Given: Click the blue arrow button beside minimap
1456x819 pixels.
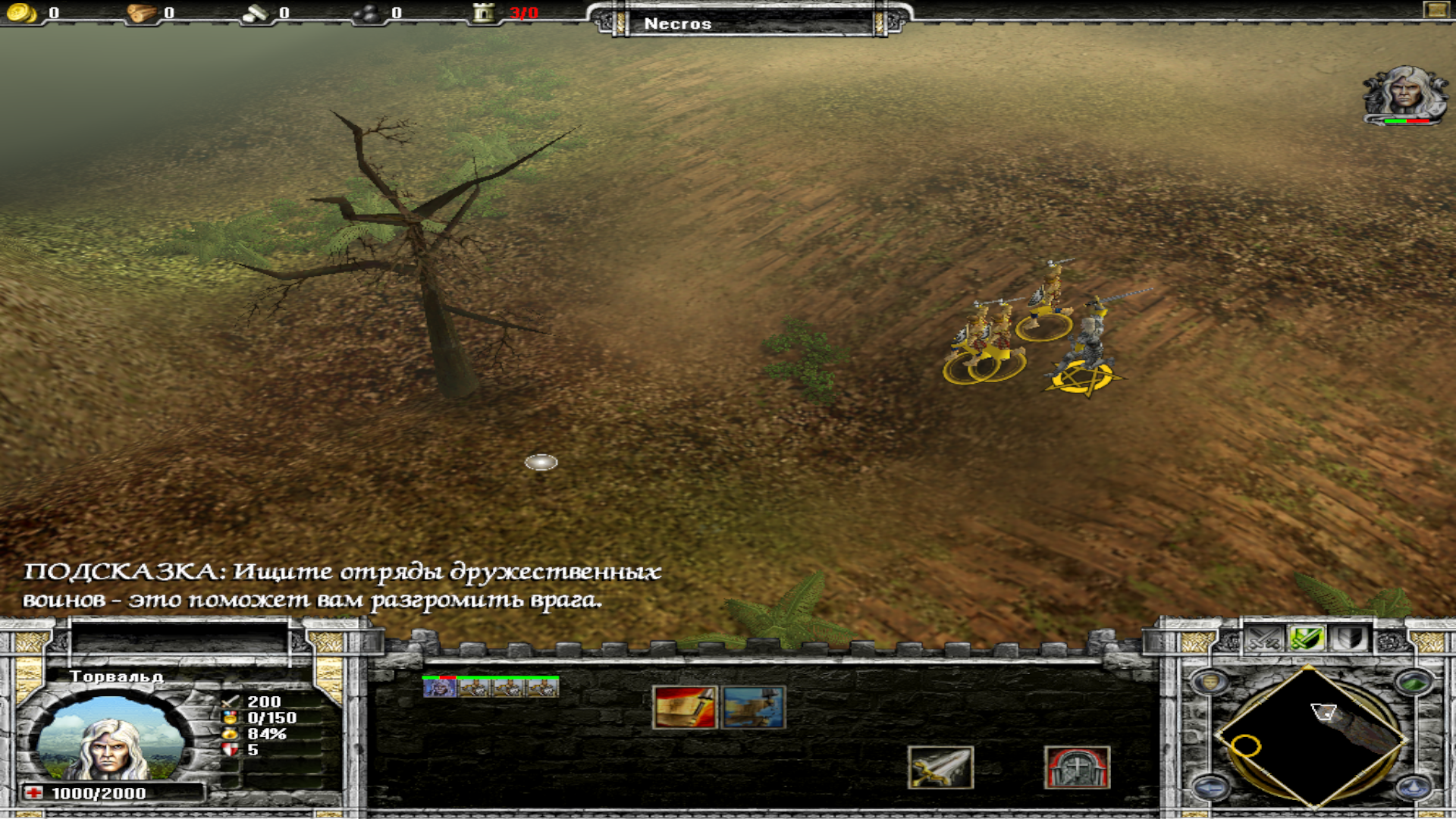Looking at the screenshot, I should point(1210,787).
